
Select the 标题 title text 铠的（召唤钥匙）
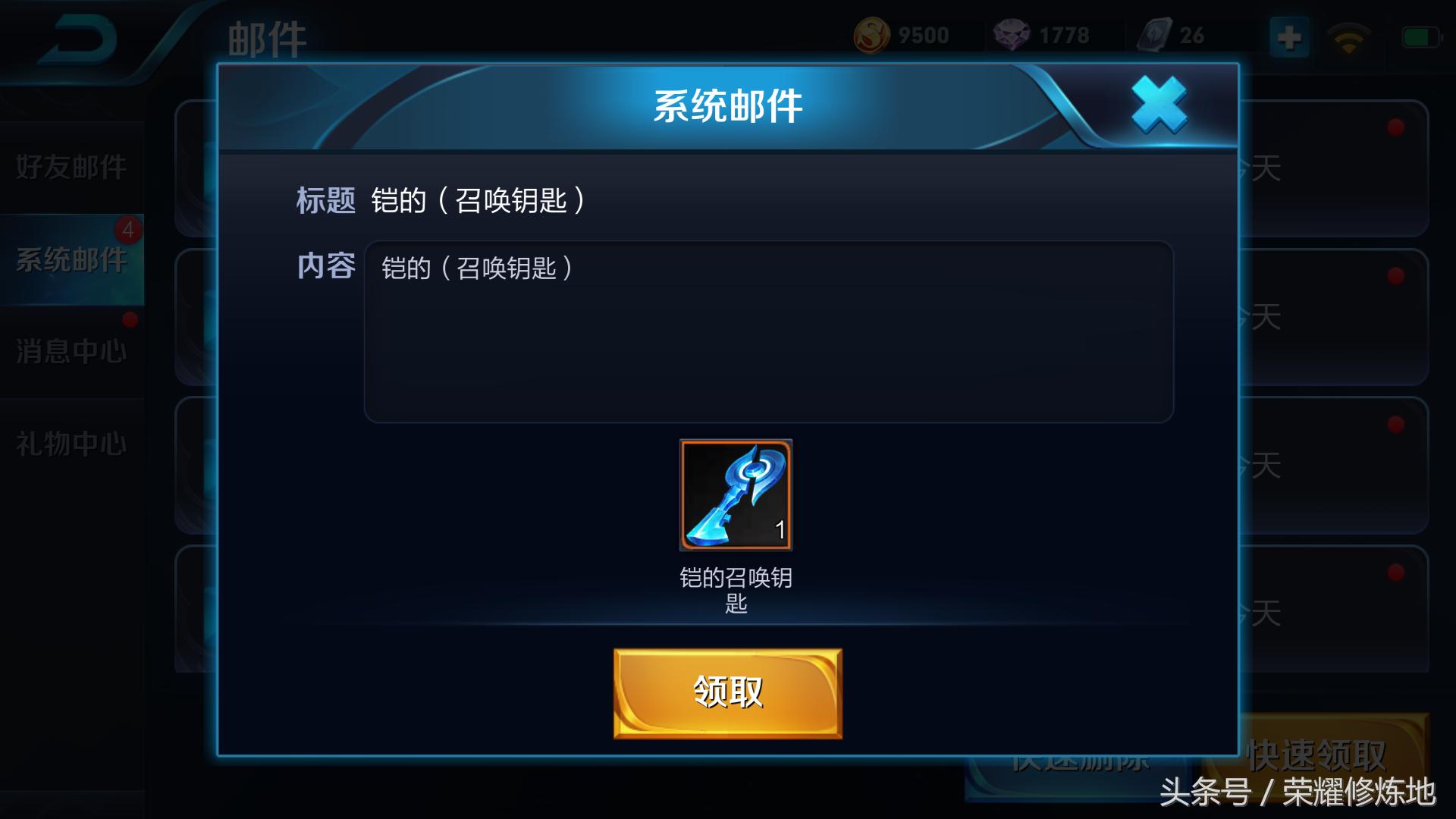click(478, 199)
